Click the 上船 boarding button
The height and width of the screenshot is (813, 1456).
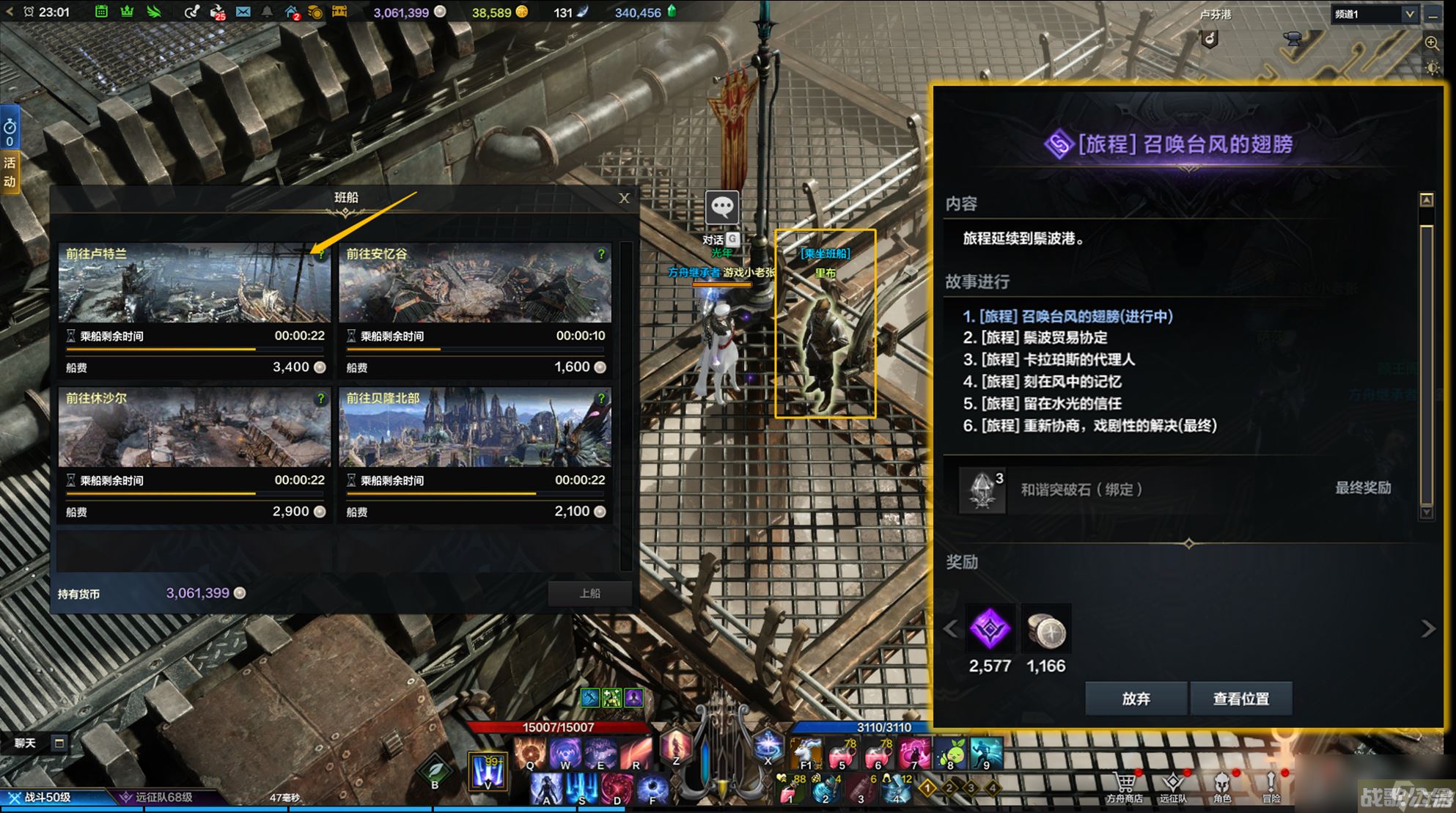pos(589,593)
